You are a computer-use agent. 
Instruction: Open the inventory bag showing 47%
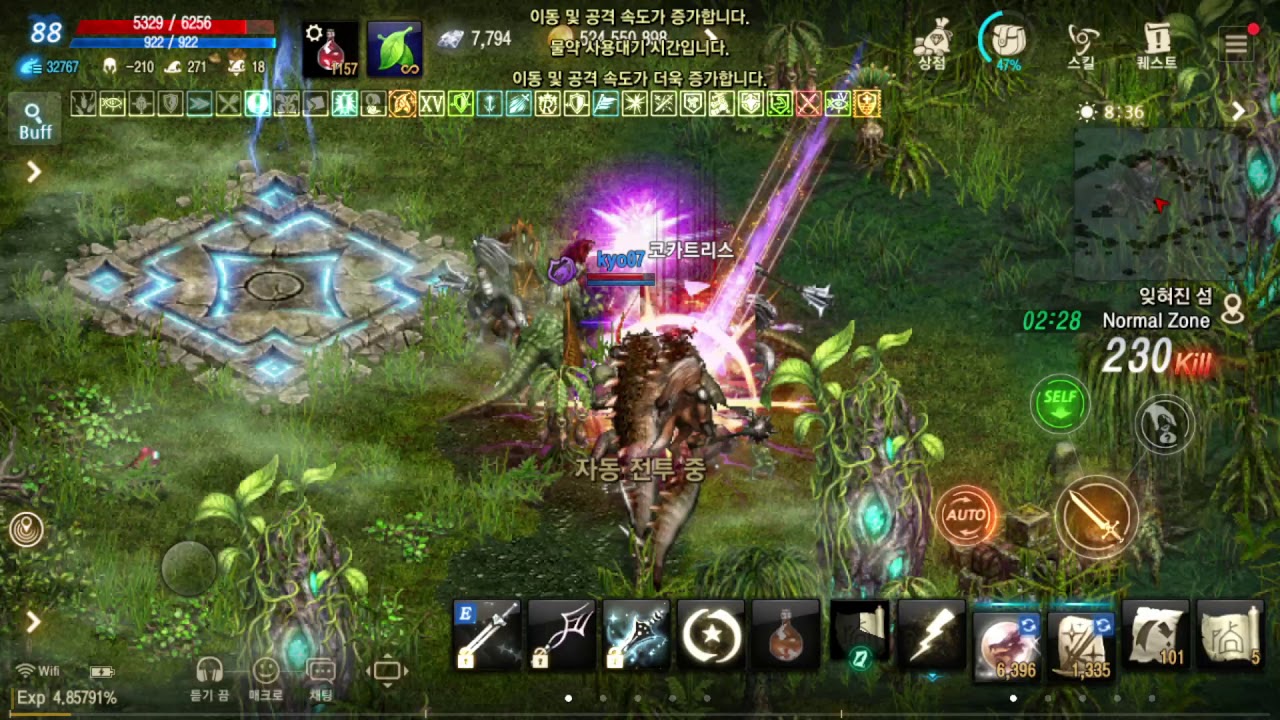(1005, 41)
